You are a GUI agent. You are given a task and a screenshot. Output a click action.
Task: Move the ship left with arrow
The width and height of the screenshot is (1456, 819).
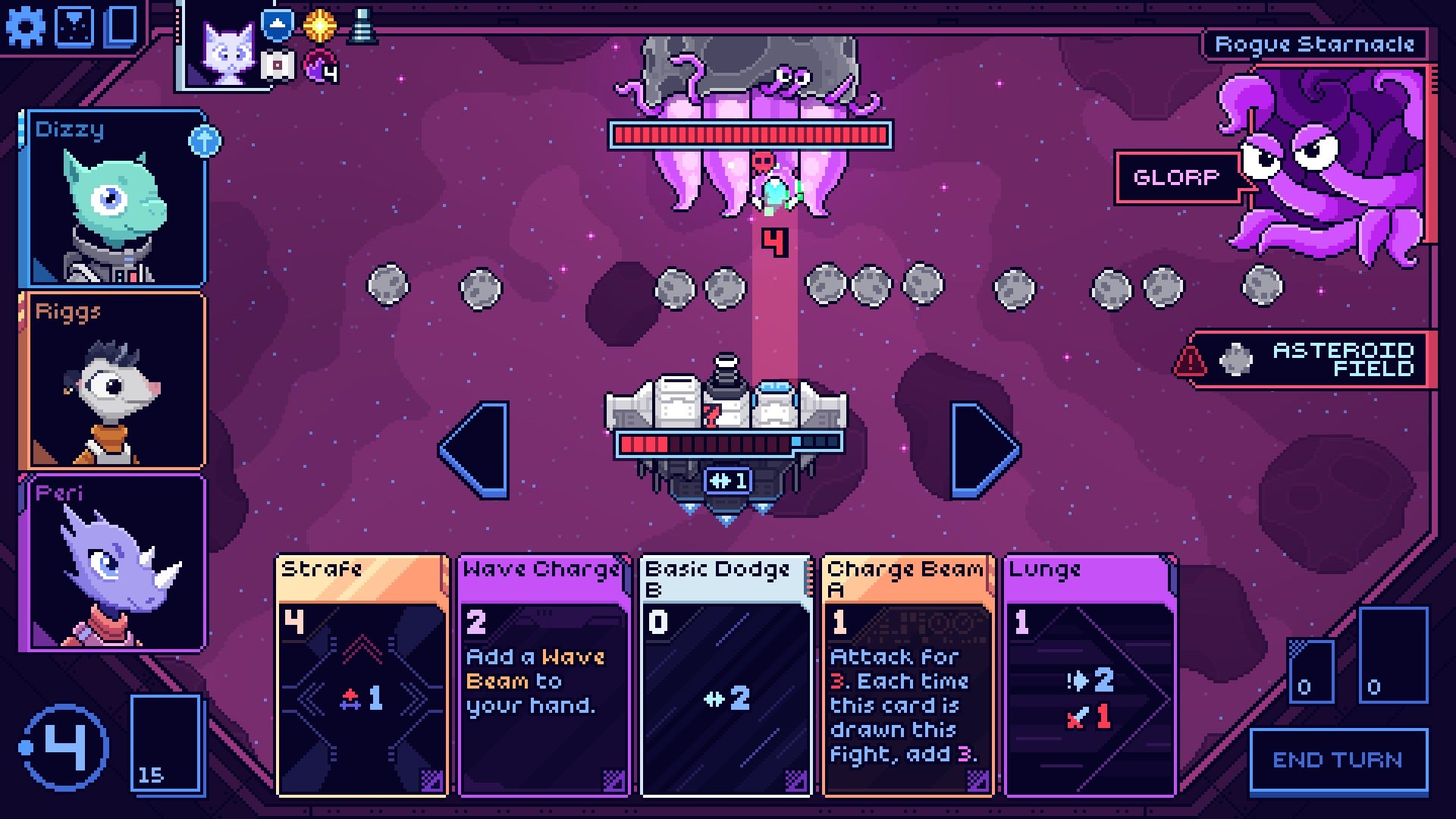point(477,450)
